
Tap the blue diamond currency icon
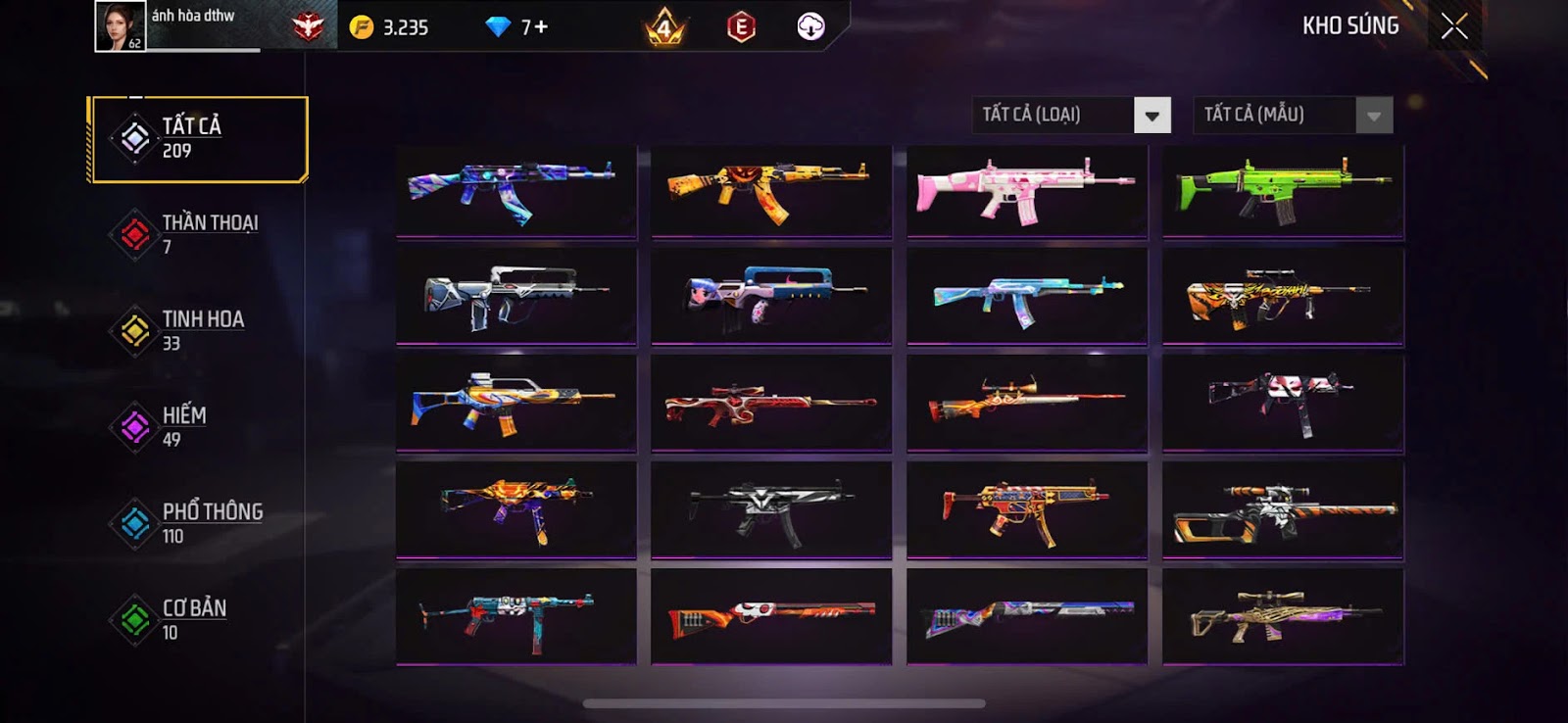[498, 27]
